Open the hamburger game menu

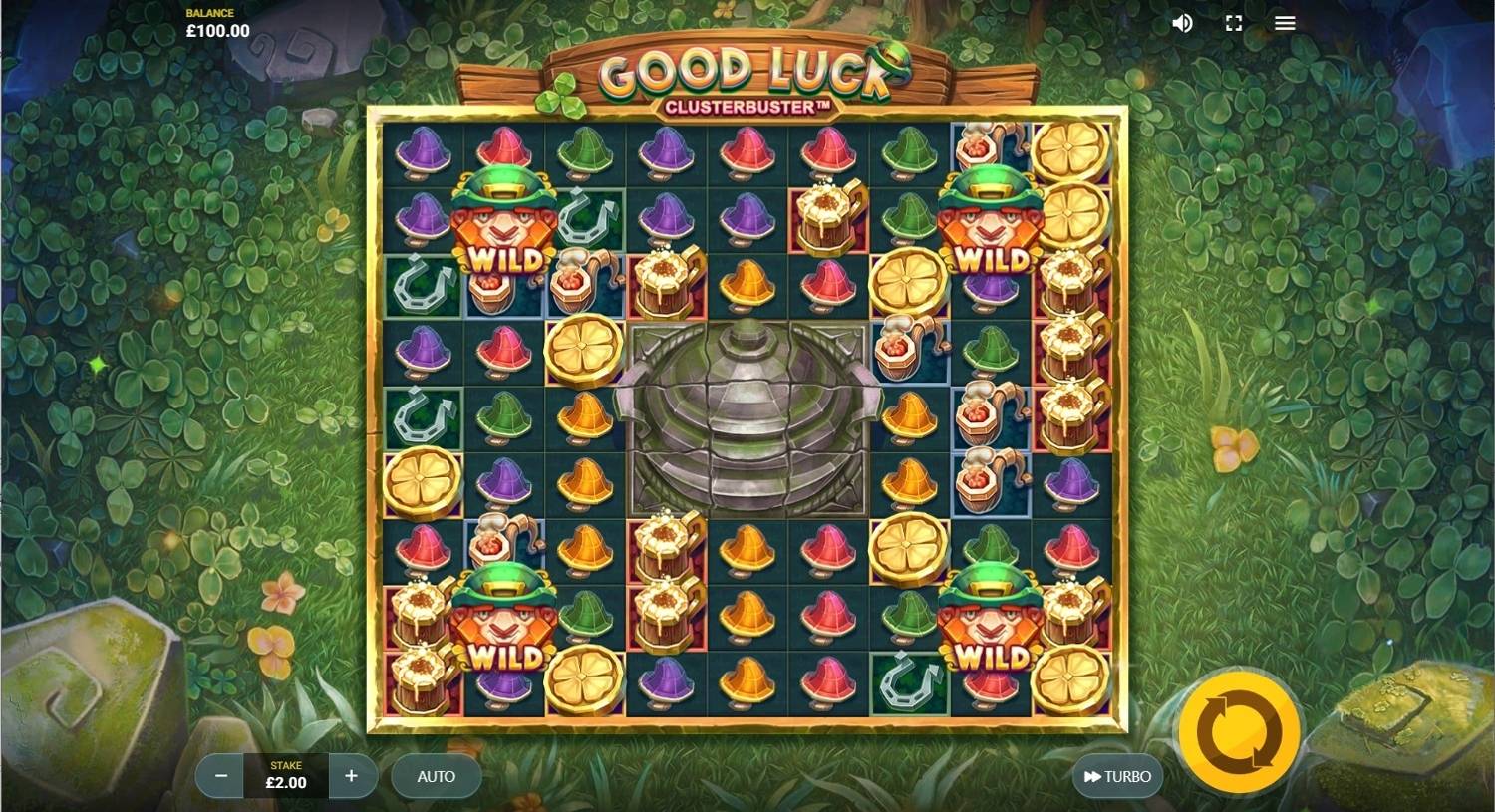click(1284, 23)
